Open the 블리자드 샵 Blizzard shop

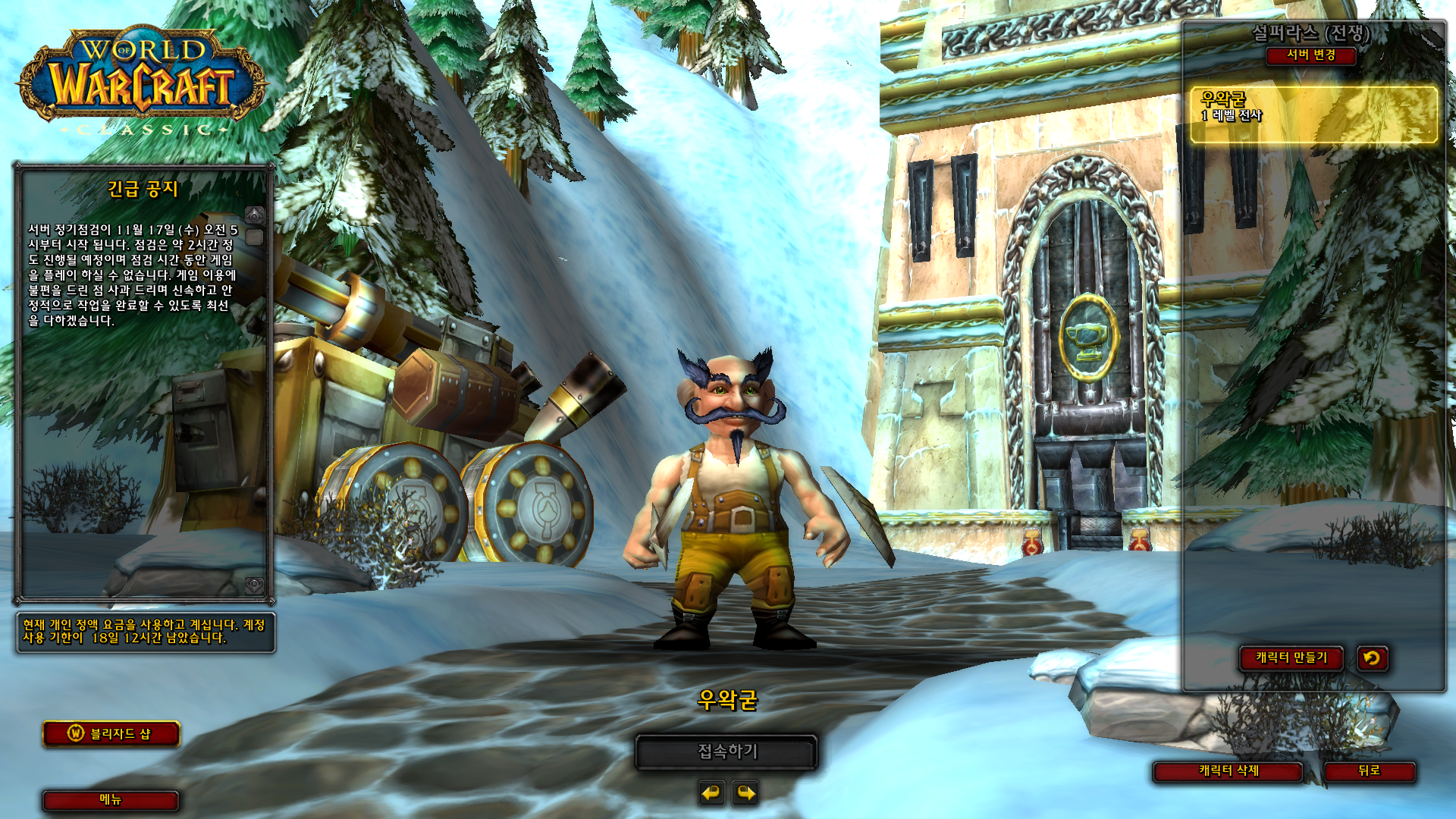point(111,734)
